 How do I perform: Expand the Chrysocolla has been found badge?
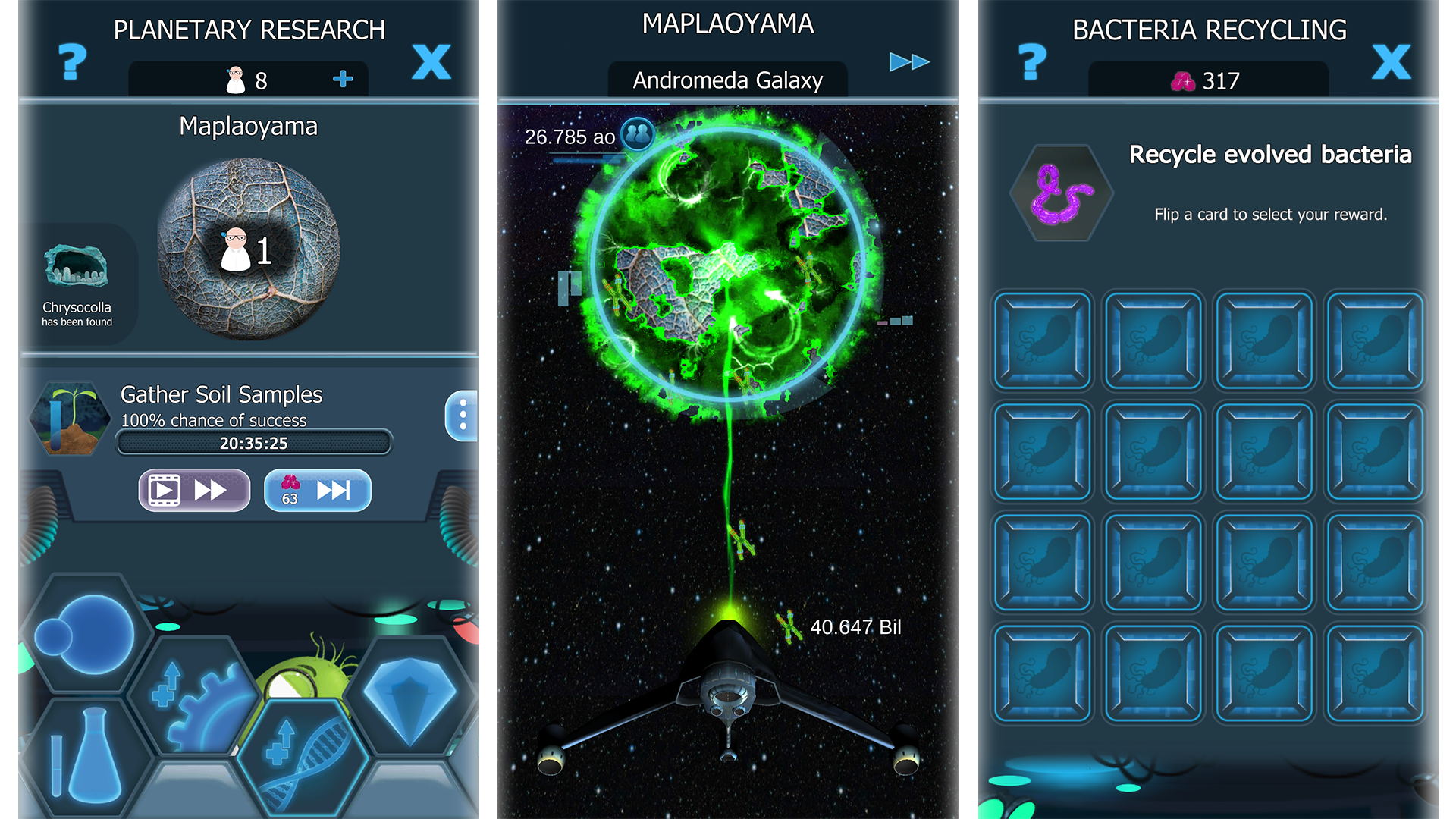(x=76, y=281)
